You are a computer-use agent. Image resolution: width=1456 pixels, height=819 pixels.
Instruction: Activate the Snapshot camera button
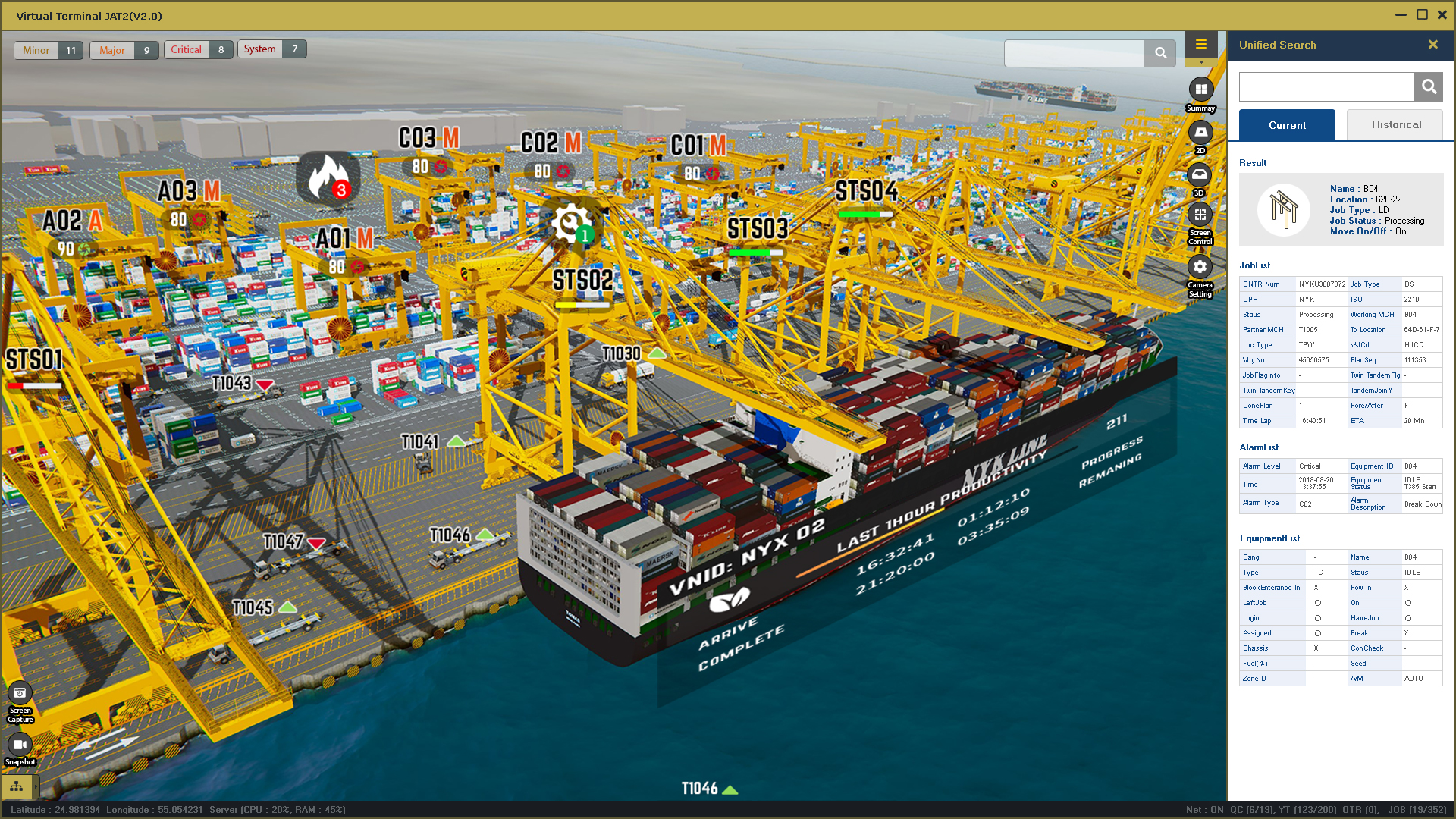tap(20, 745)
